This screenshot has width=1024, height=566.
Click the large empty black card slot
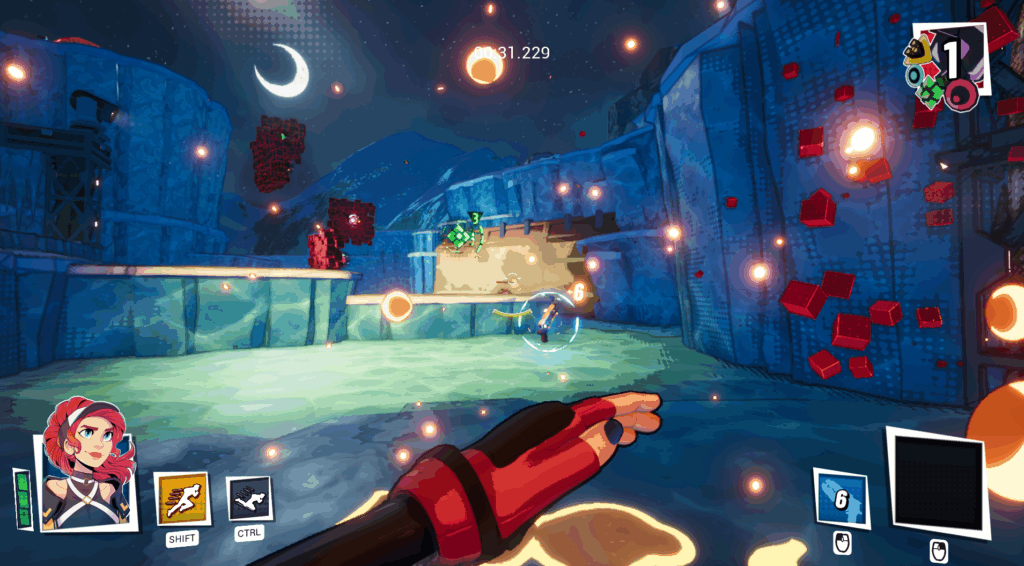tap(937, 483)
